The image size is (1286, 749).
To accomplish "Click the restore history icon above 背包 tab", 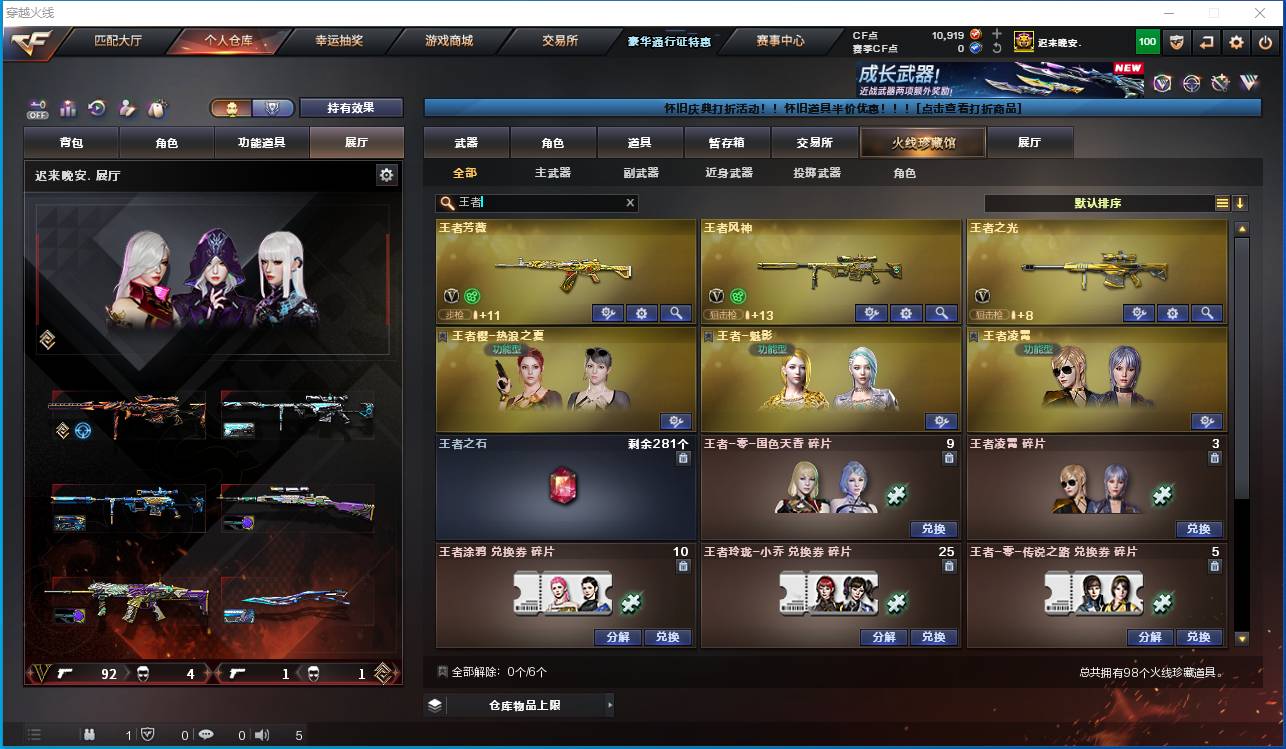I will [95, 106].
